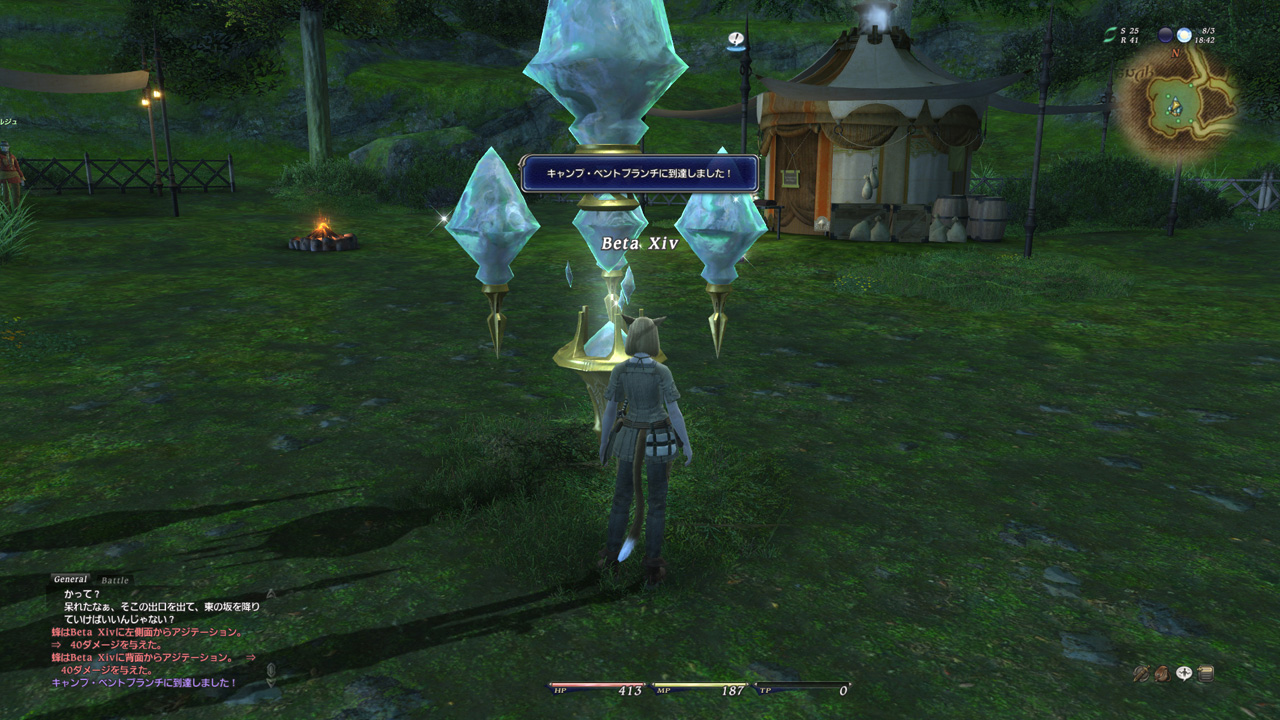The image size is (1280, 720).
Task: Select the General chat tab
Action: [x=70, y=579]
